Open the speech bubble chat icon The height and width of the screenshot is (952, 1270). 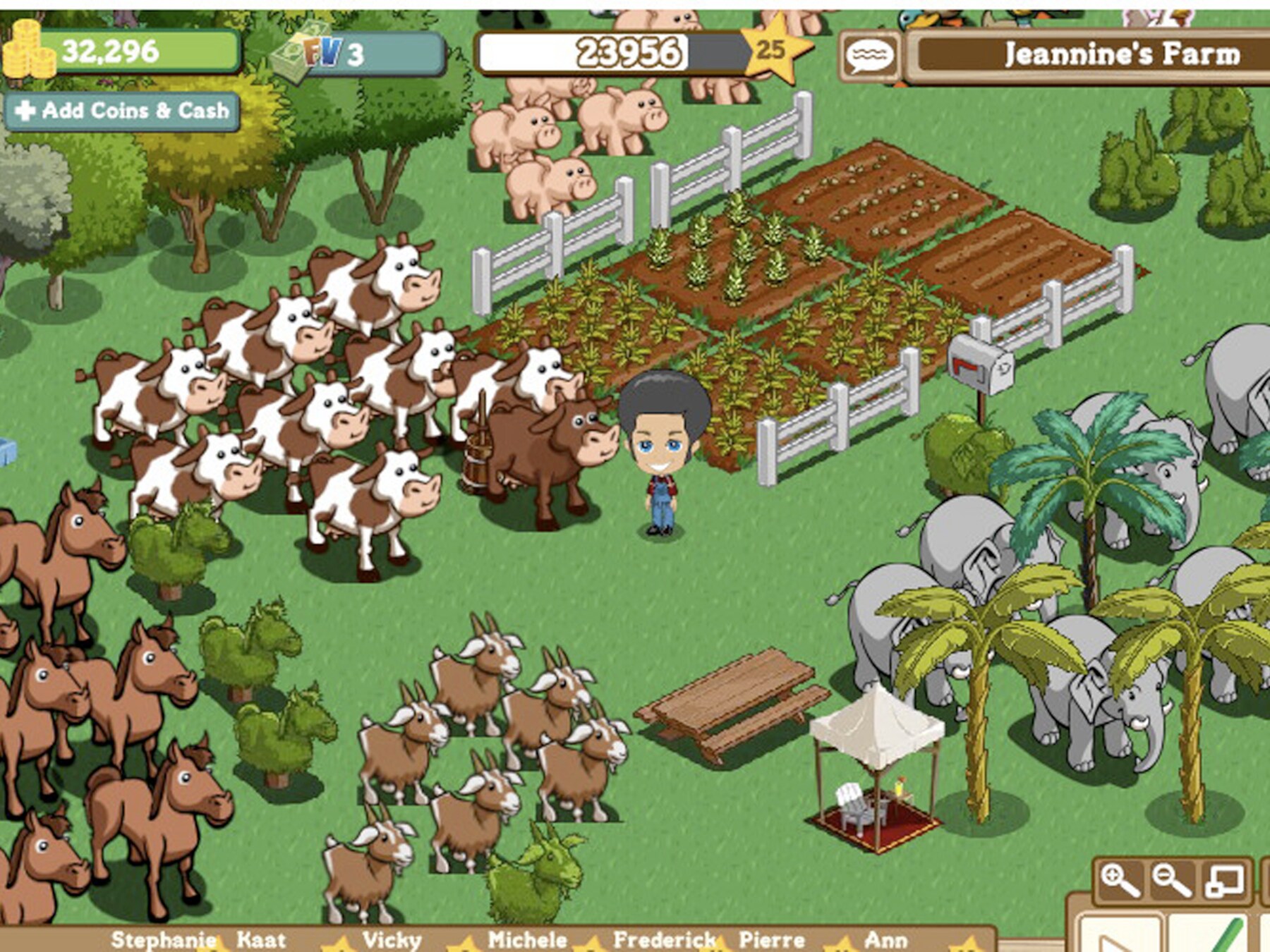(x=870, y=56)
